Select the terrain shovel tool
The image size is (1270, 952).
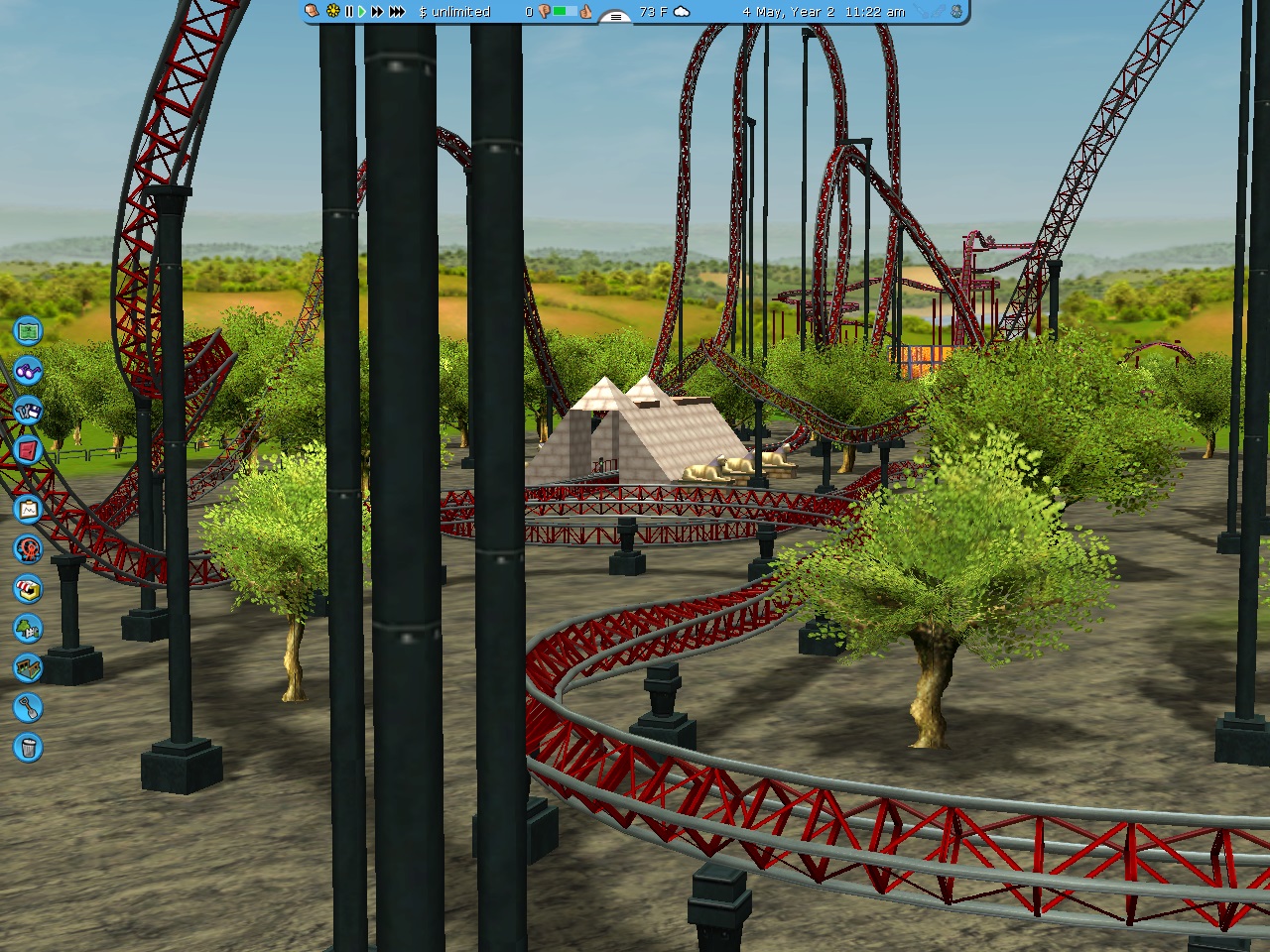coord(28,707)
